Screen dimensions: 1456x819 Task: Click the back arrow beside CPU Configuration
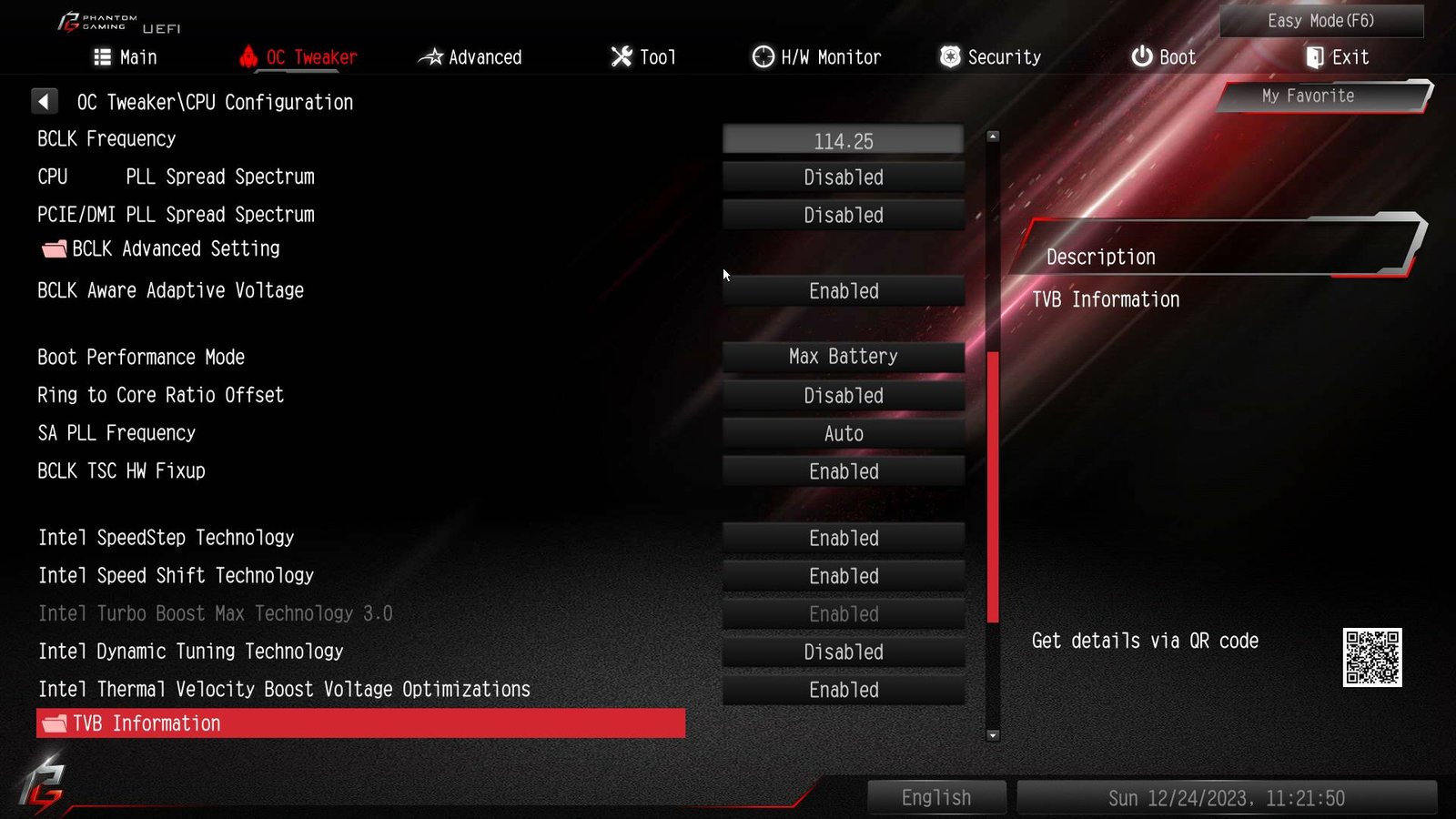[x=44, y=101]
